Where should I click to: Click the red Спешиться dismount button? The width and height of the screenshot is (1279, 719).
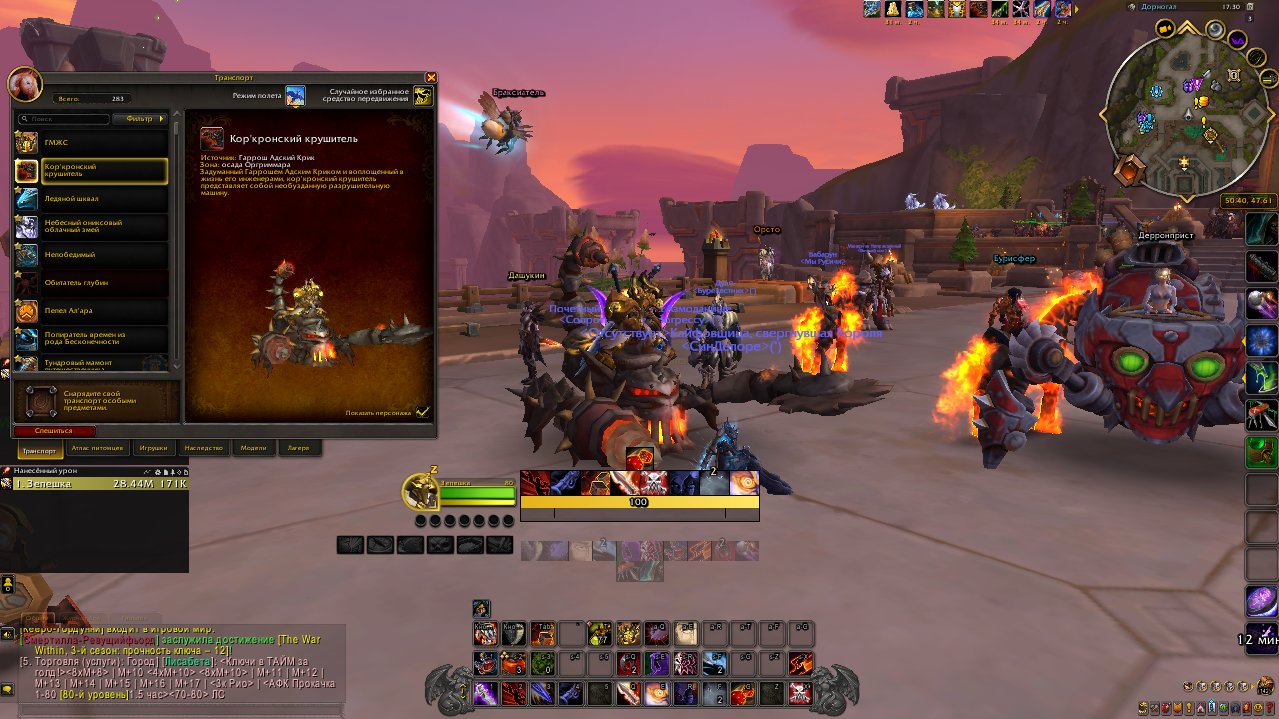56,430
